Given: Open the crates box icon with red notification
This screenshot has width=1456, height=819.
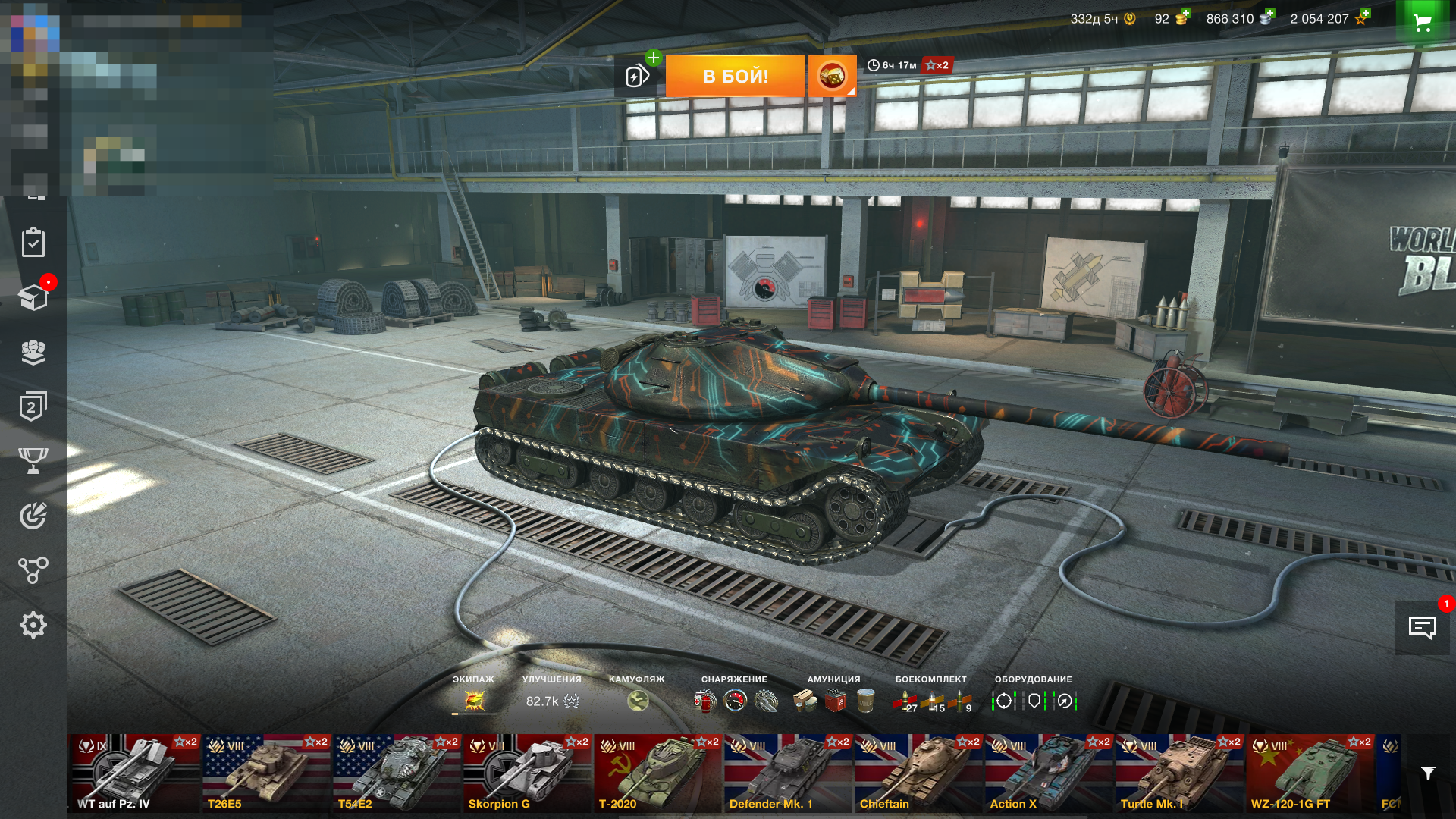Looking at the screenshot, I should [x=33, y=297].
